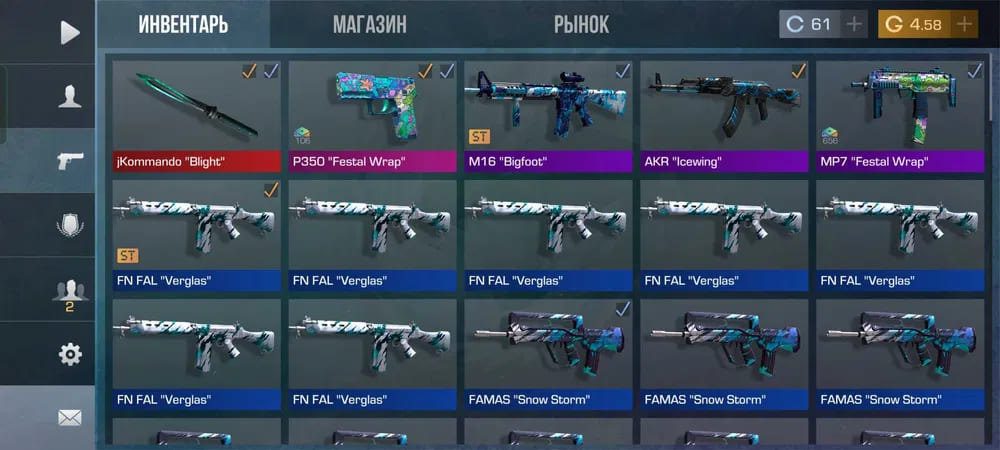Image resolution: width=1000 pixels, height=450 pixels.
Task: Select the jKommando "Blight" knife
Action: coord(196,115)
